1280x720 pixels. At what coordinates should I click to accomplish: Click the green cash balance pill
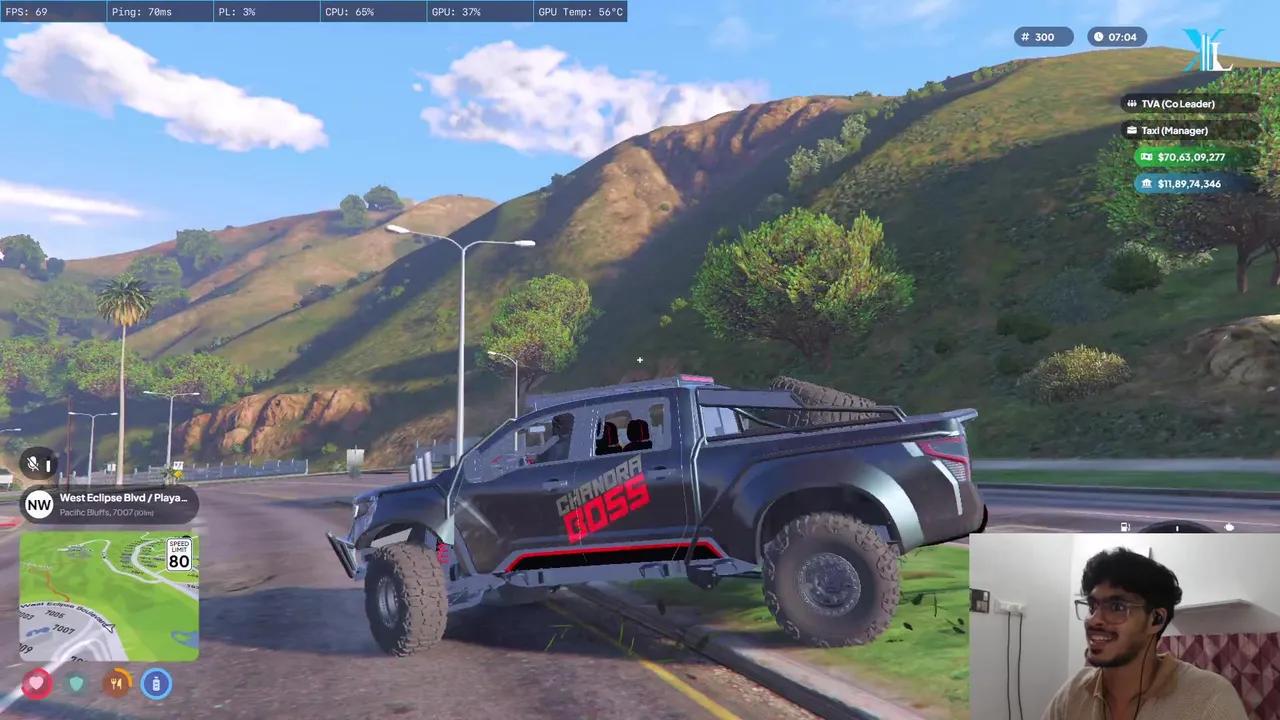point(1182,157)
